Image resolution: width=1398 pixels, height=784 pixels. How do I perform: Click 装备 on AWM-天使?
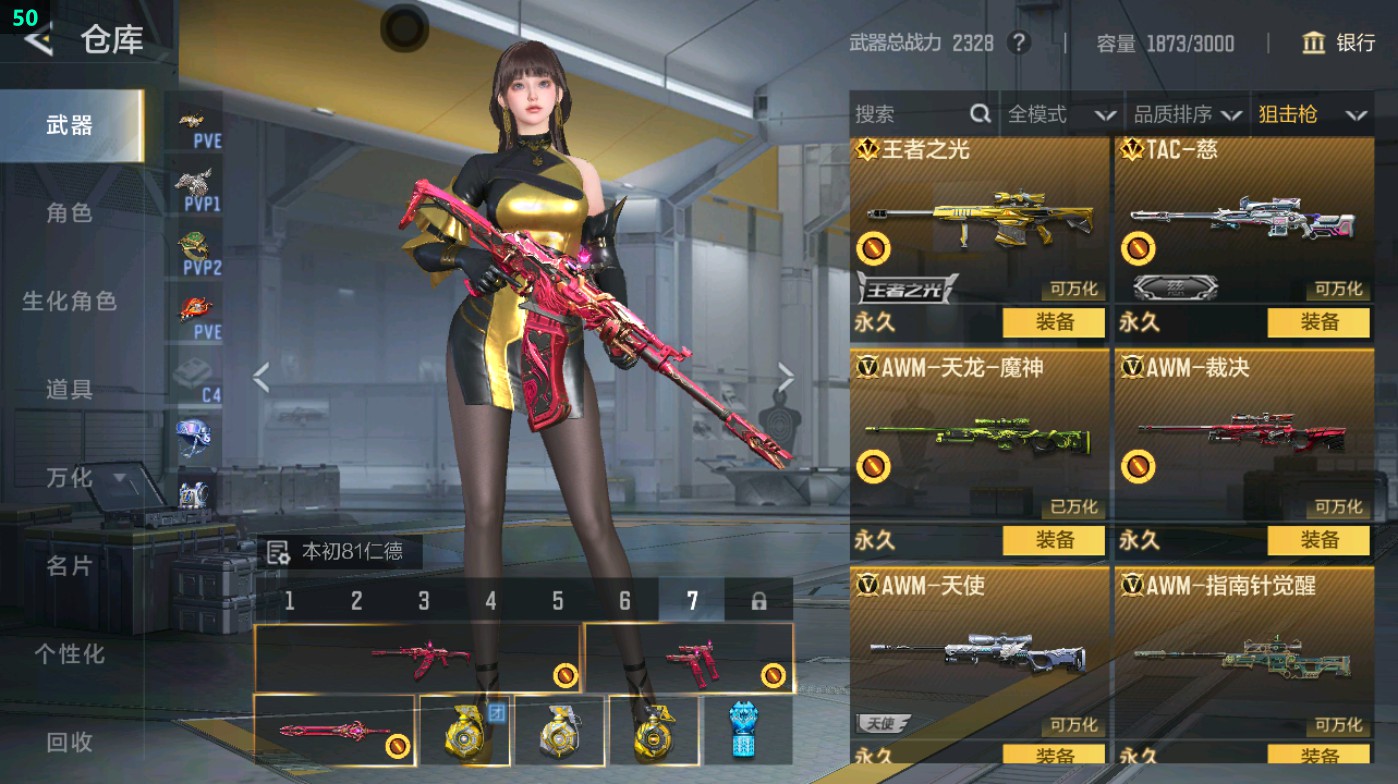coord(1054,751)
